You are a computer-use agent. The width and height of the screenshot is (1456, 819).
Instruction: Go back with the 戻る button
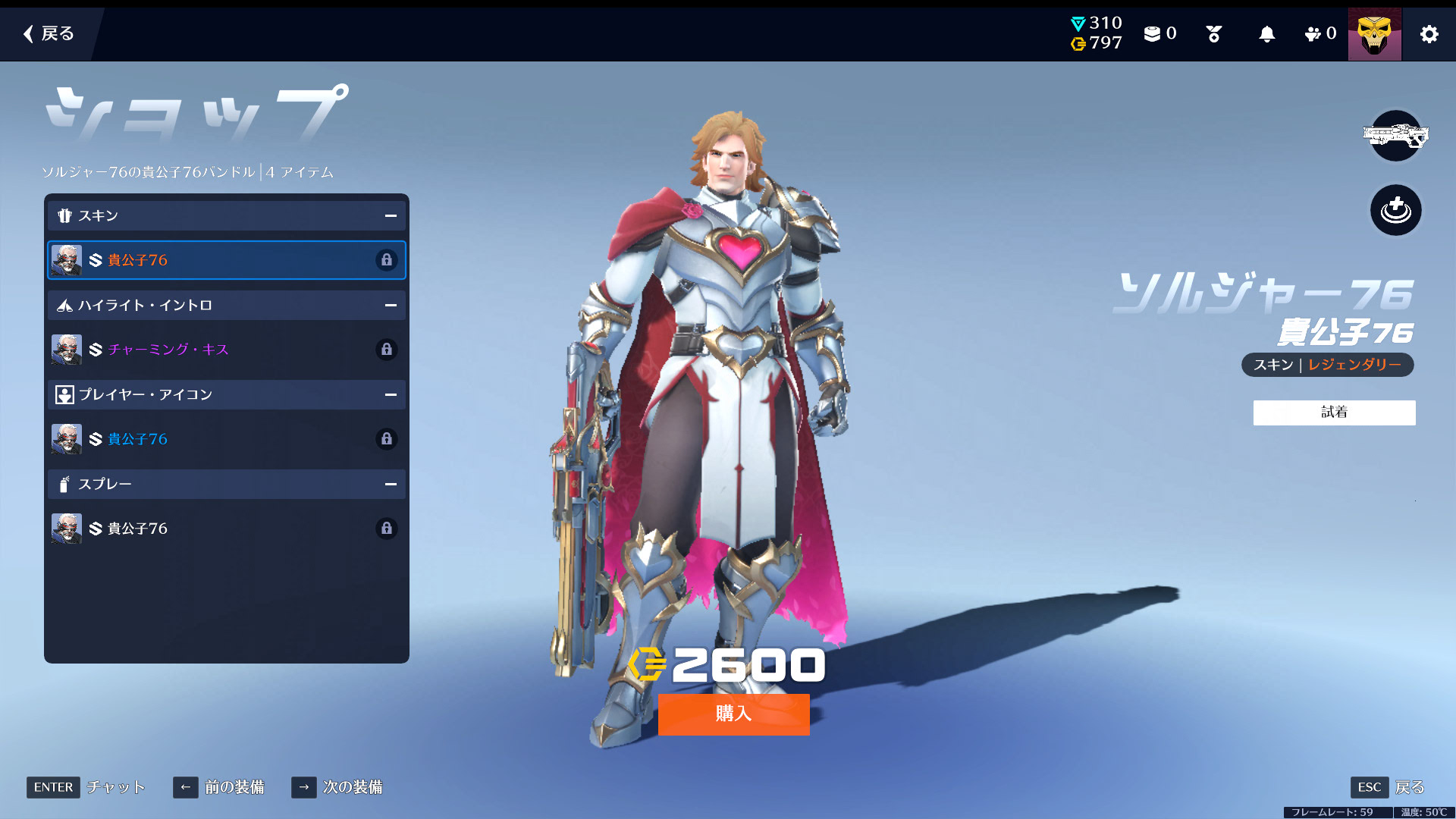click(x=49, y=33)
